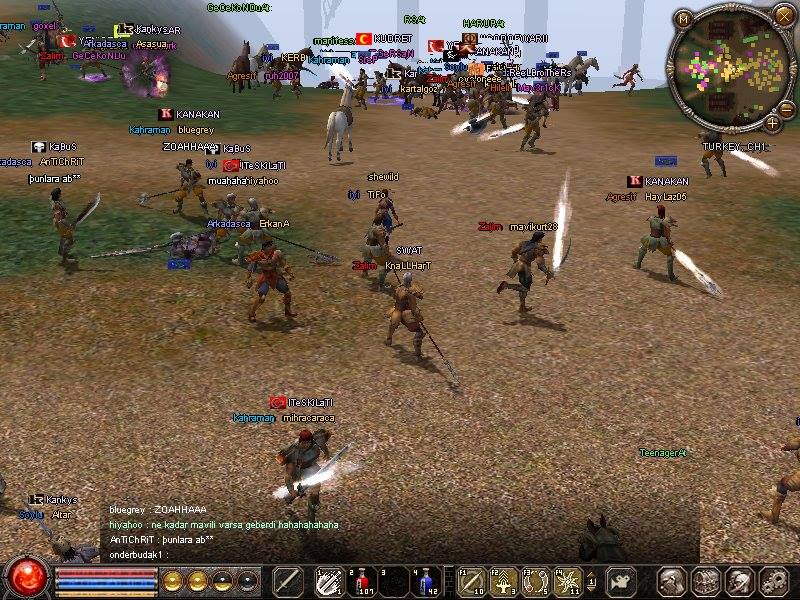Image resolution: width=800 pixels, height=600 pixels.
Task: Zoom in the minimap with plus button
Action: [773, 123]
